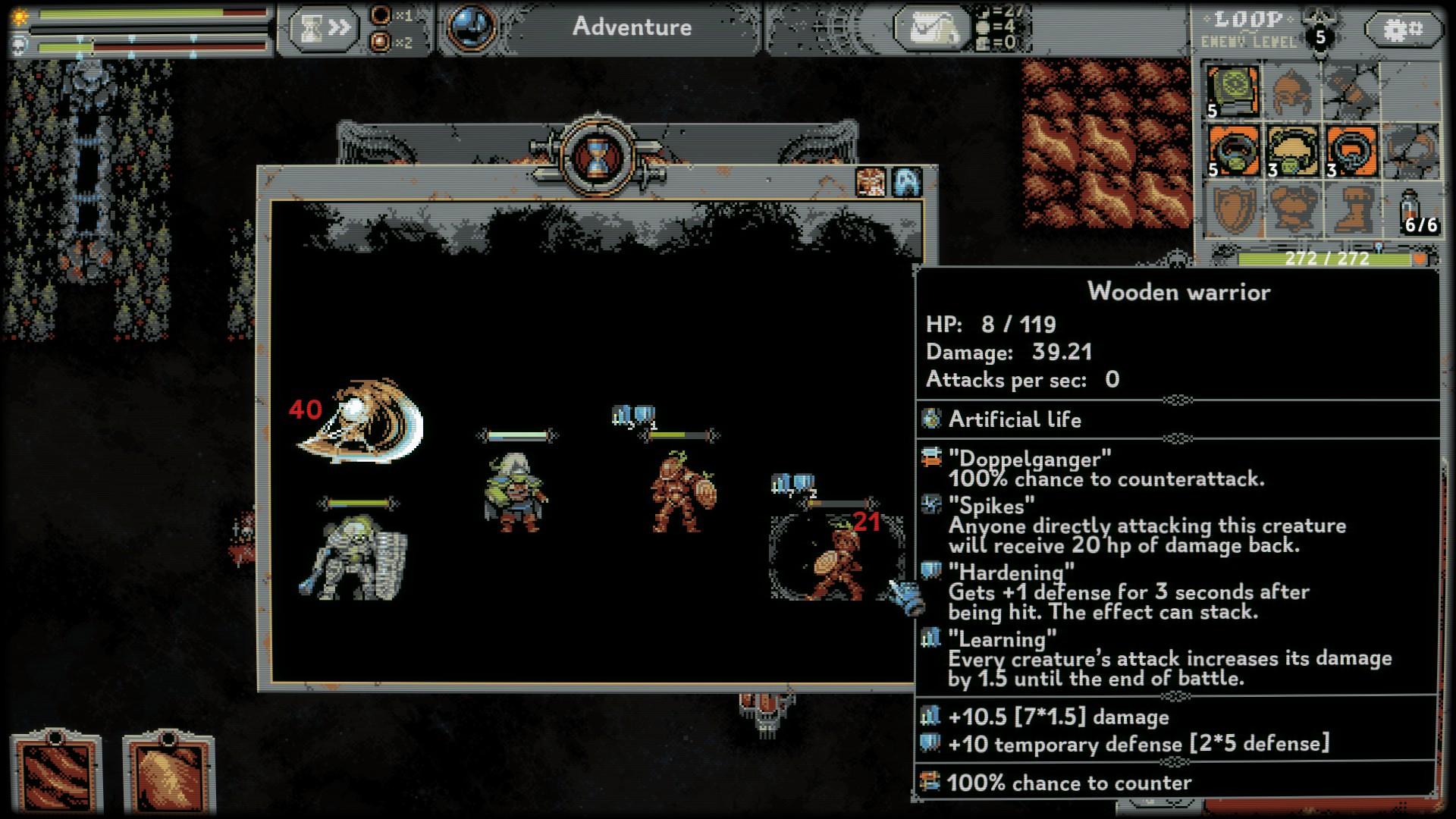Select the level 5 ring slot

click(1233, 151)
